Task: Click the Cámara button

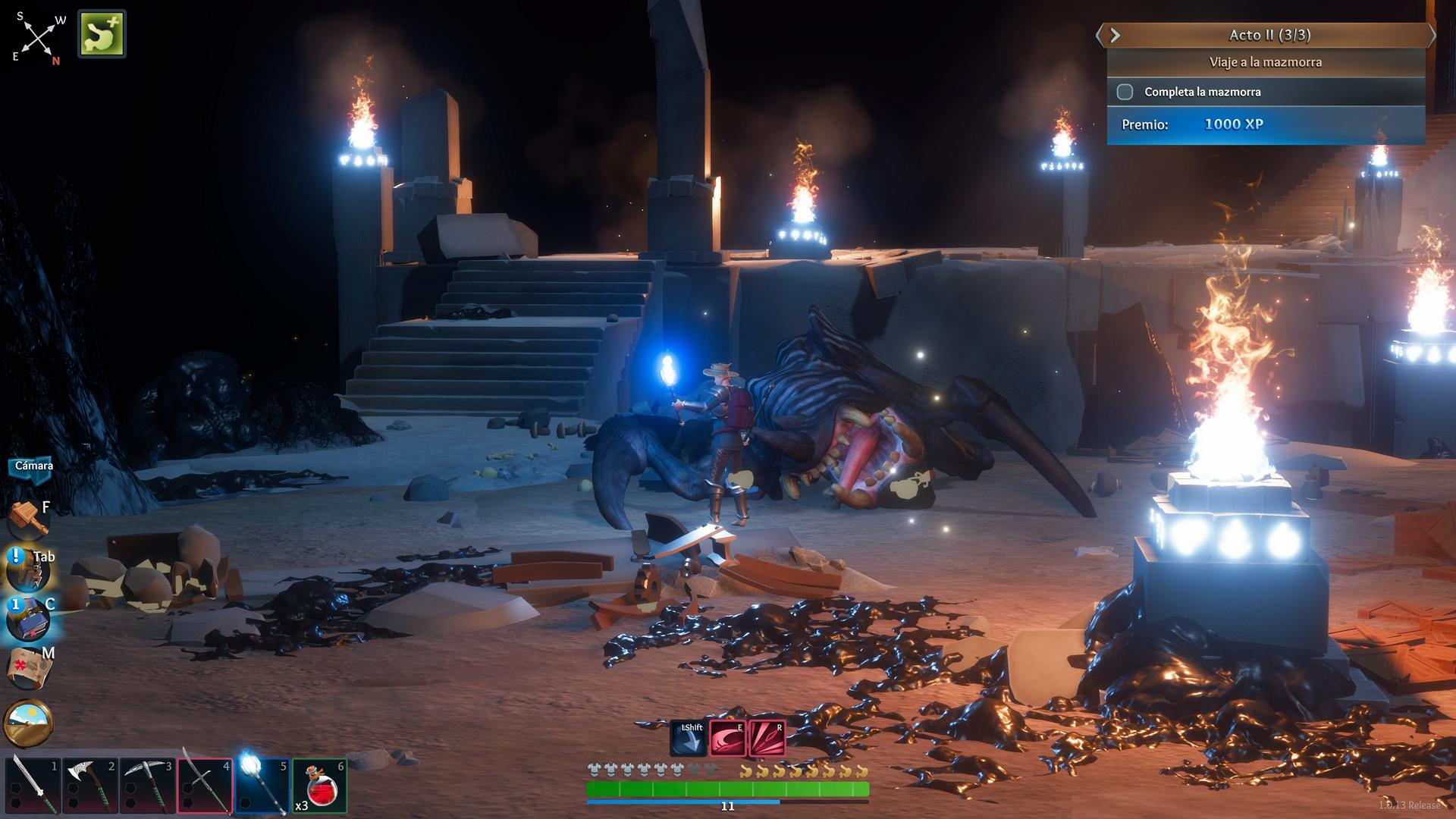Action: coord(33,466)
